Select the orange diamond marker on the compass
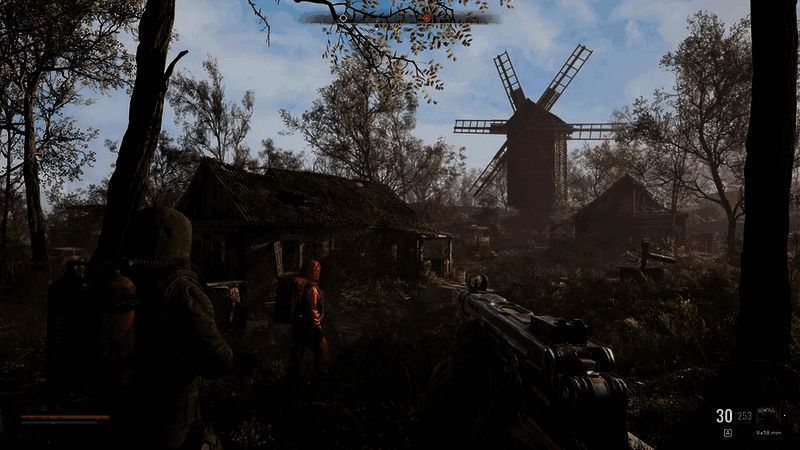Image resolution: width=800 pixels, height=450 pixels. point(427,18)
